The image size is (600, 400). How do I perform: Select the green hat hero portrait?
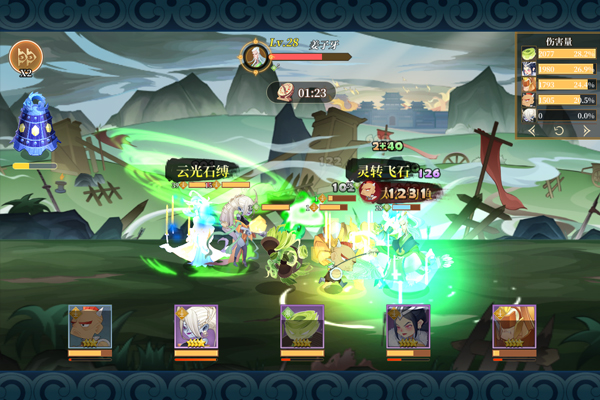[302, 326]
